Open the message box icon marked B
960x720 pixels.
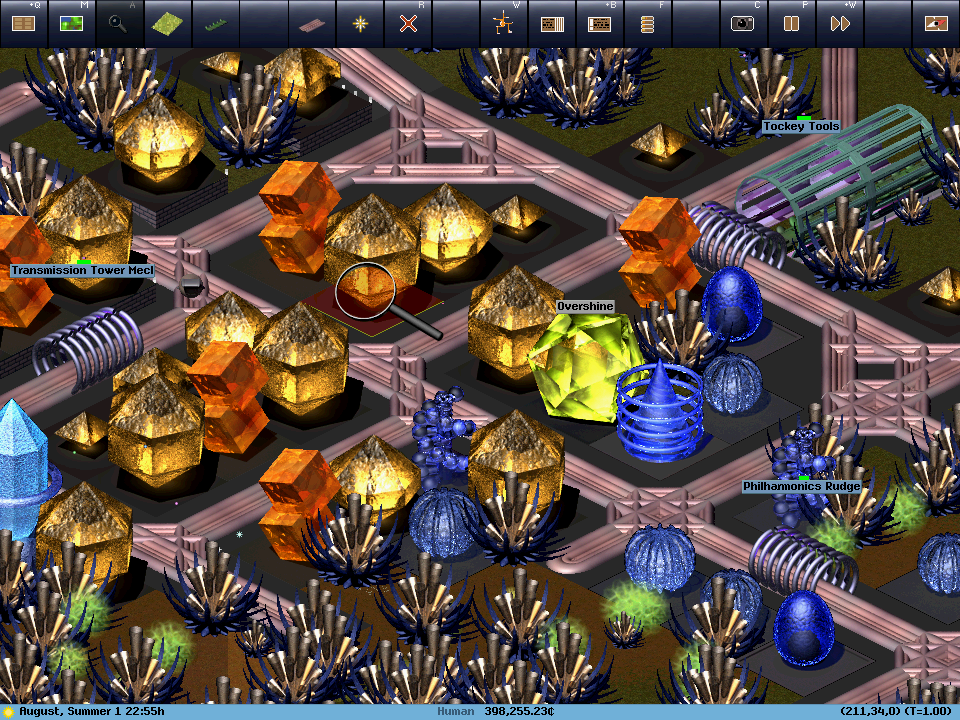599,24
